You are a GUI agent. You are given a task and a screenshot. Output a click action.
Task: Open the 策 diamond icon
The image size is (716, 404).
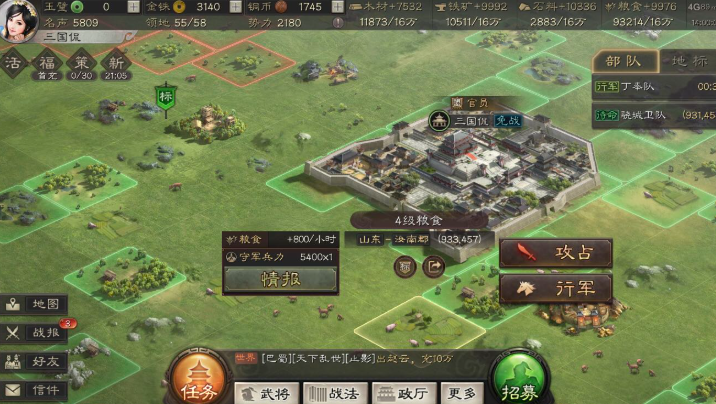[x=81, y=62]
